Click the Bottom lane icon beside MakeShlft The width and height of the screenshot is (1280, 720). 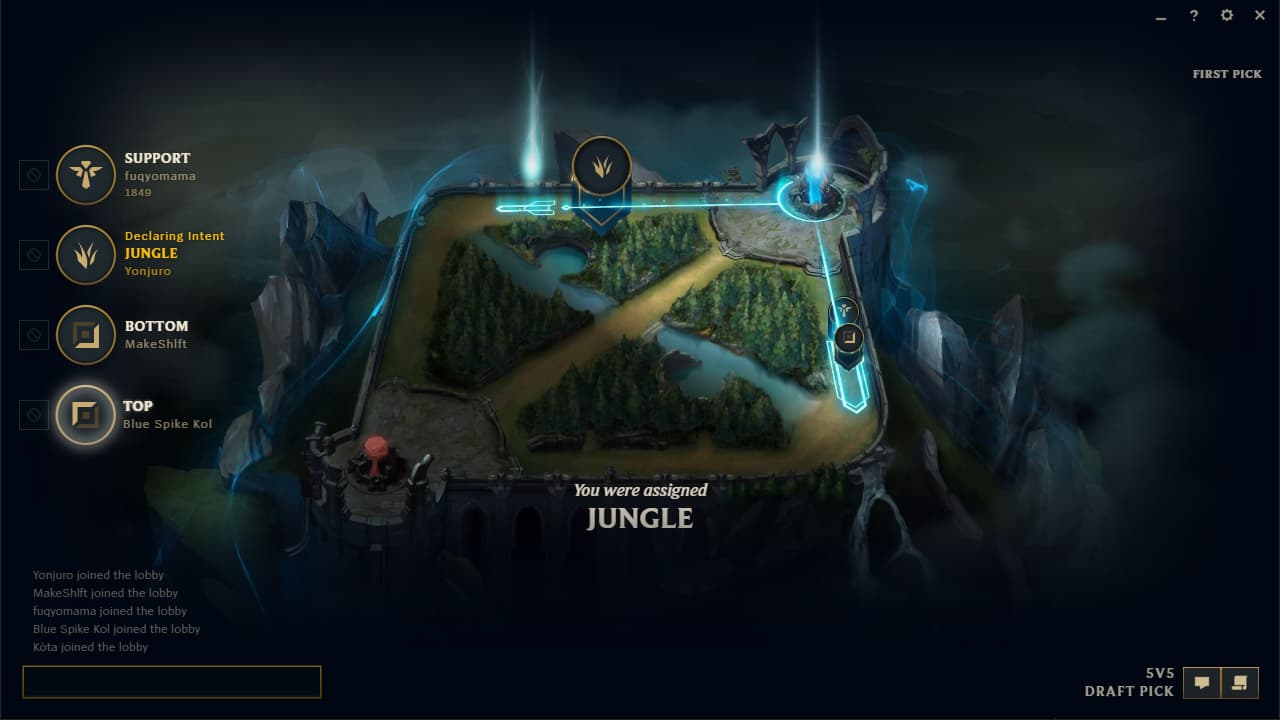tap(85, 334)
